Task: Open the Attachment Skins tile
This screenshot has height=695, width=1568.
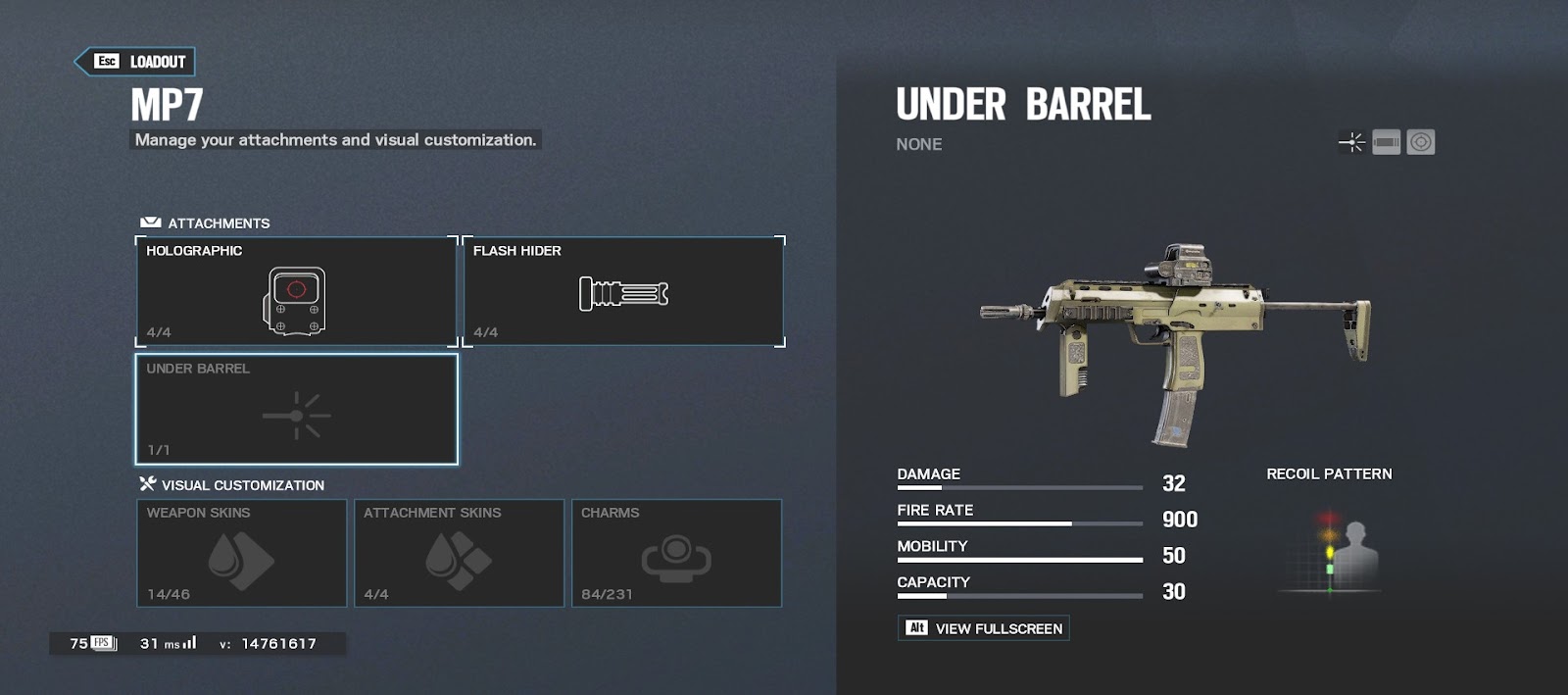Action: [459, 553]
